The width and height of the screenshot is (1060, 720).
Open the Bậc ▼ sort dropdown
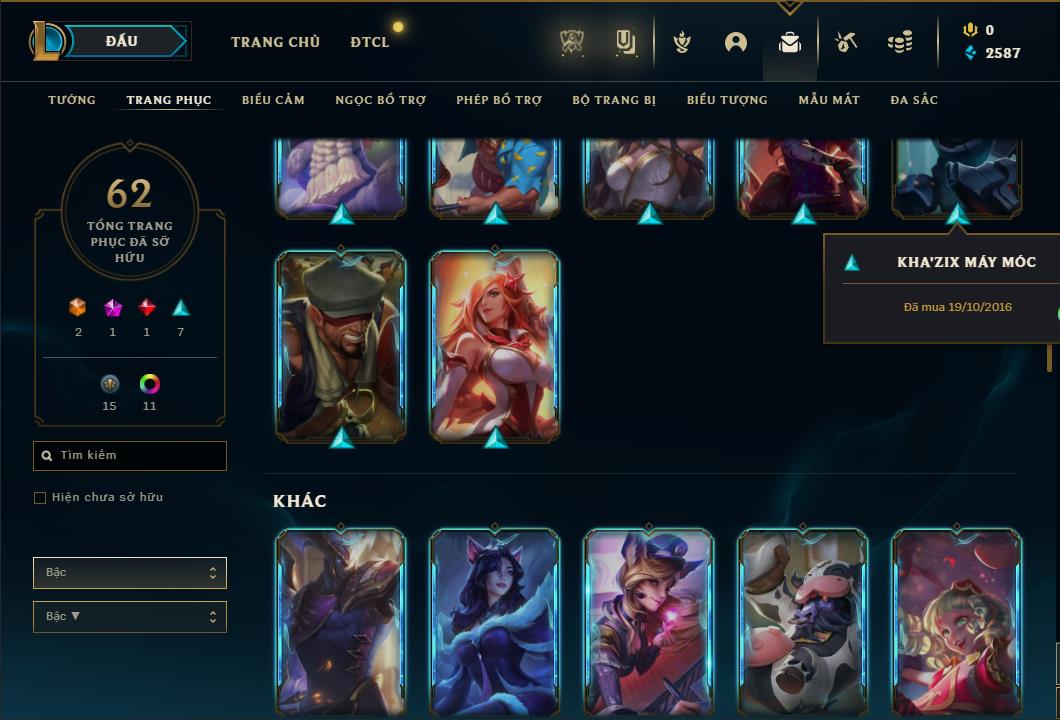click(130, 617)
